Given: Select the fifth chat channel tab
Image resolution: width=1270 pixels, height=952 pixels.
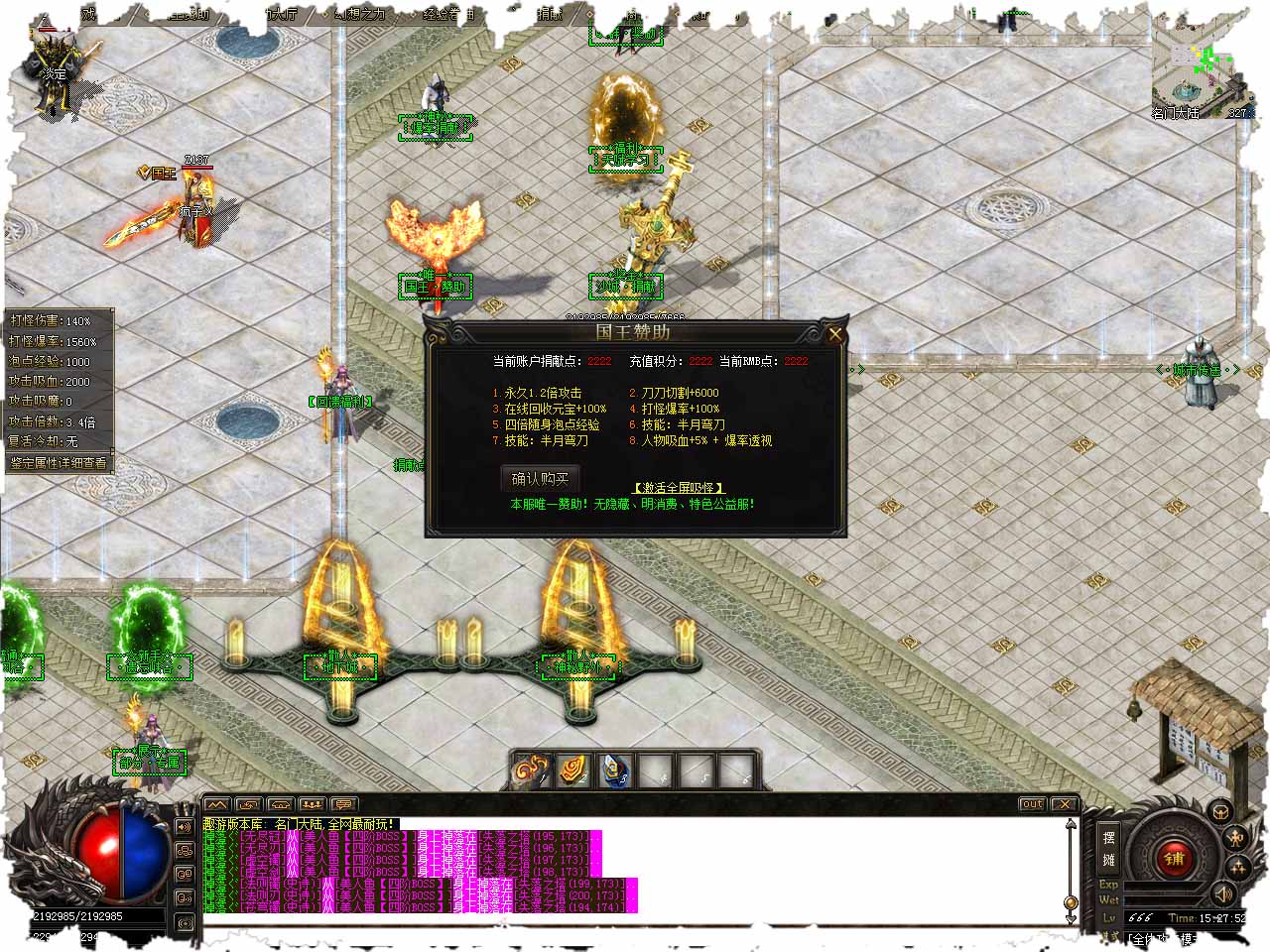Looking at the screenshot, I should (x=344, y=804).
